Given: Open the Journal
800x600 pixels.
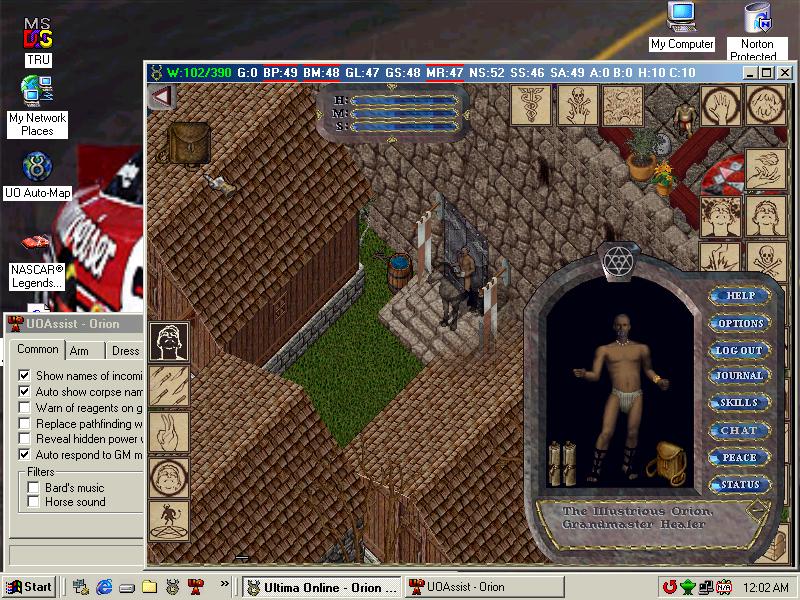Looking at the screenshot, I should pos(740,376).
